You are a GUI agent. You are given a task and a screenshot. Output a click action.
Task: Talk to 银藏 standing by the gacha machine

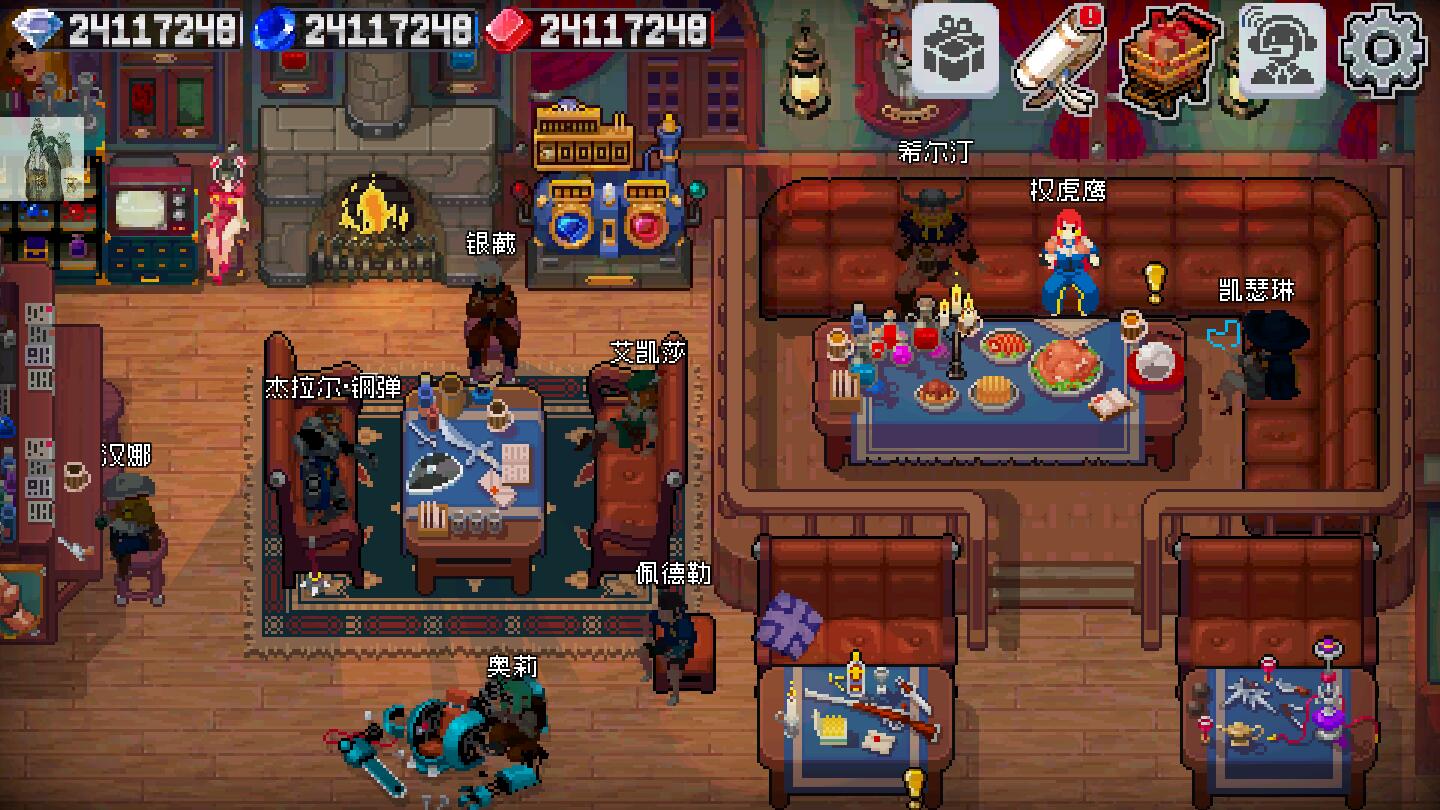coord(490,310)
